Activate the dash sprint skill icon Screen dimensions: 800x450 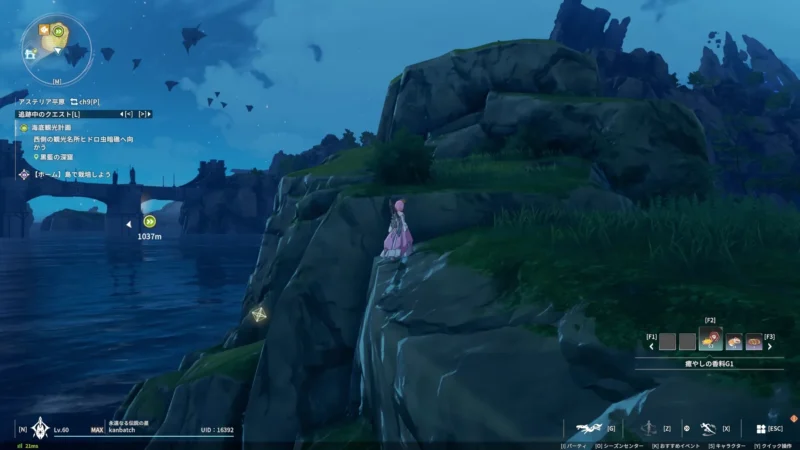click(x=708, y=428)
